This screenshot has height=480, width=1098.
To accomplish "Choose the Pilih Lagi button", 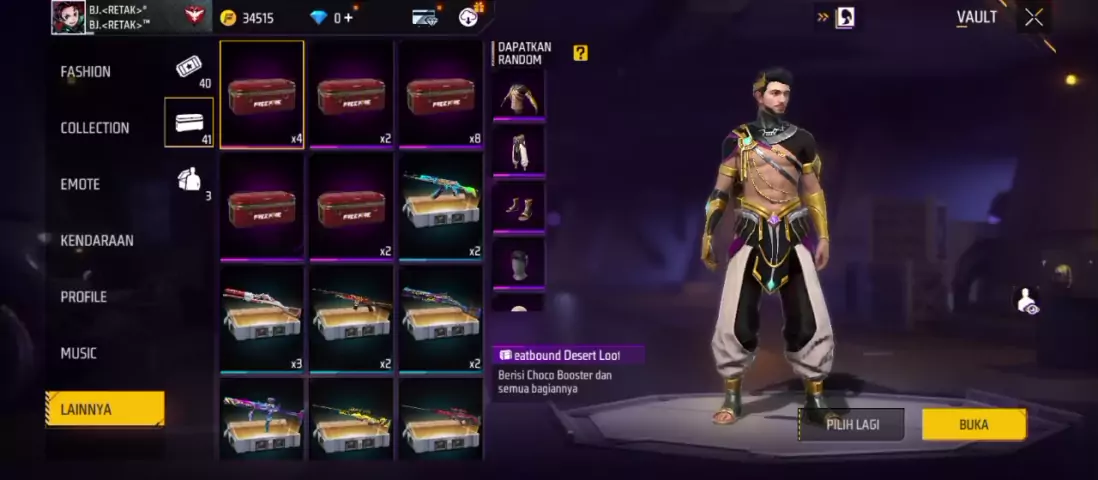I will pyautogui.click(x=852, y=424).
